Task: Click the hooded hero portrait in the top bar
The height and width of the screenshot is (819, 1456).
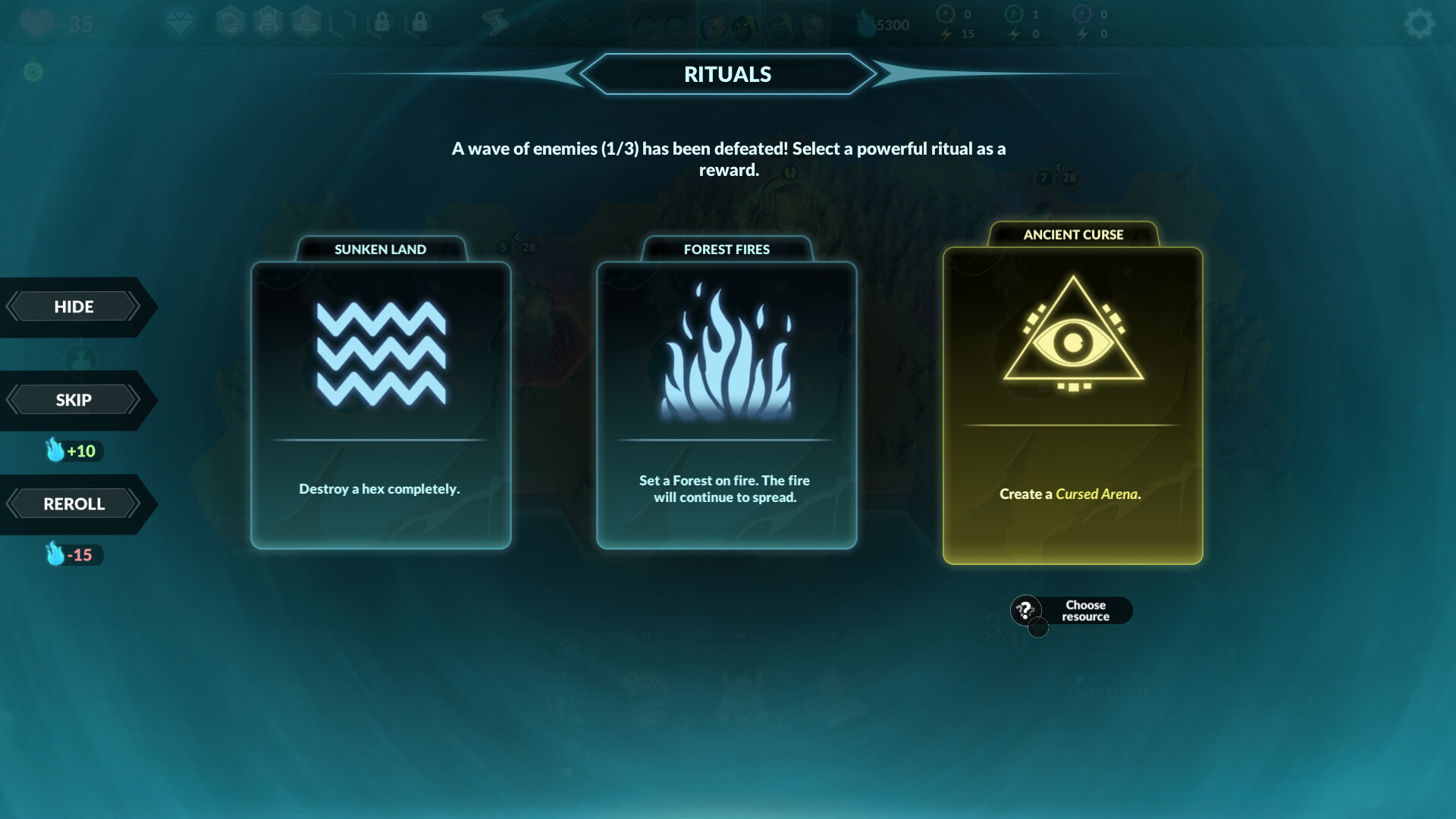Action: 745,23
